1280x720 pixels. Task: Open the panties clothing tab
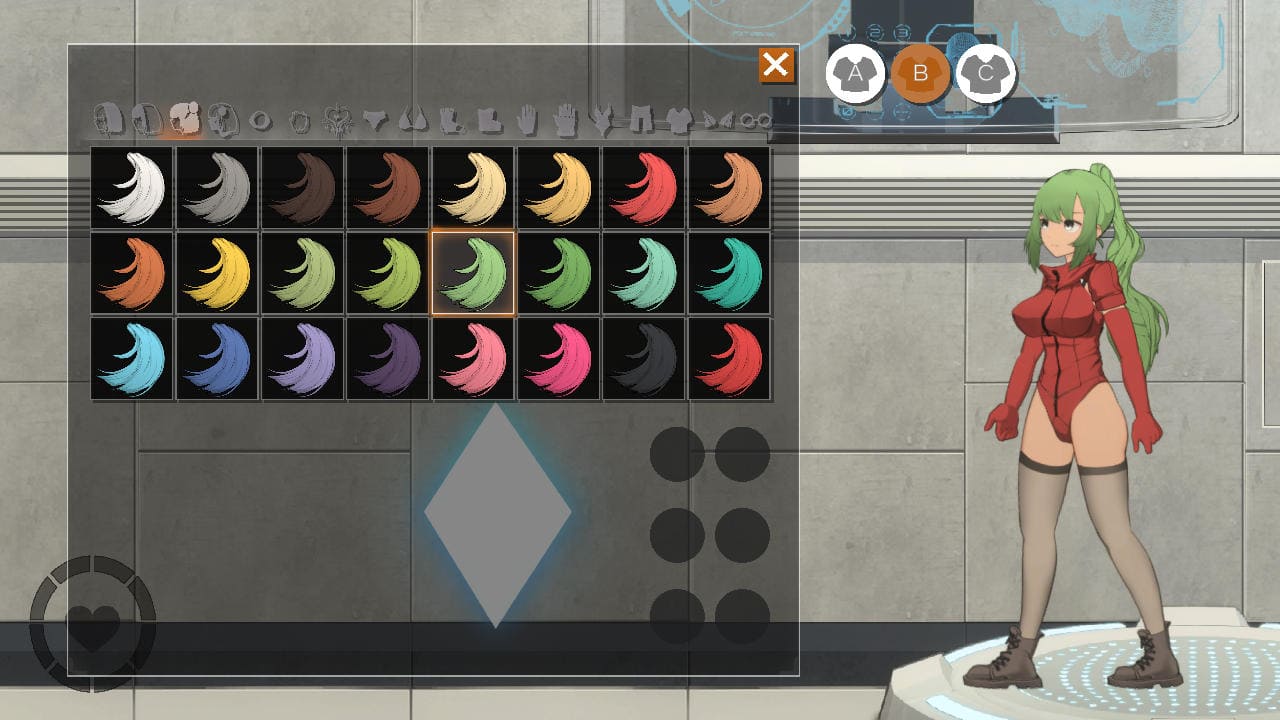point(375,121)
